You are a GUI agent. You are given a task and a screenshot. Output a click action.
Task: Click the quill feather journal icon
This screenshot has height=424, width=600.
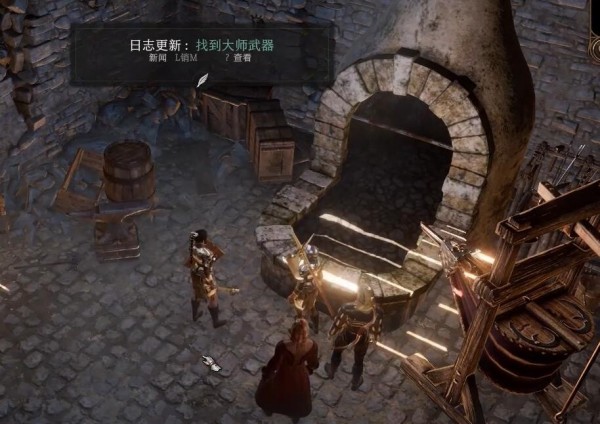[x=202, y=80]
